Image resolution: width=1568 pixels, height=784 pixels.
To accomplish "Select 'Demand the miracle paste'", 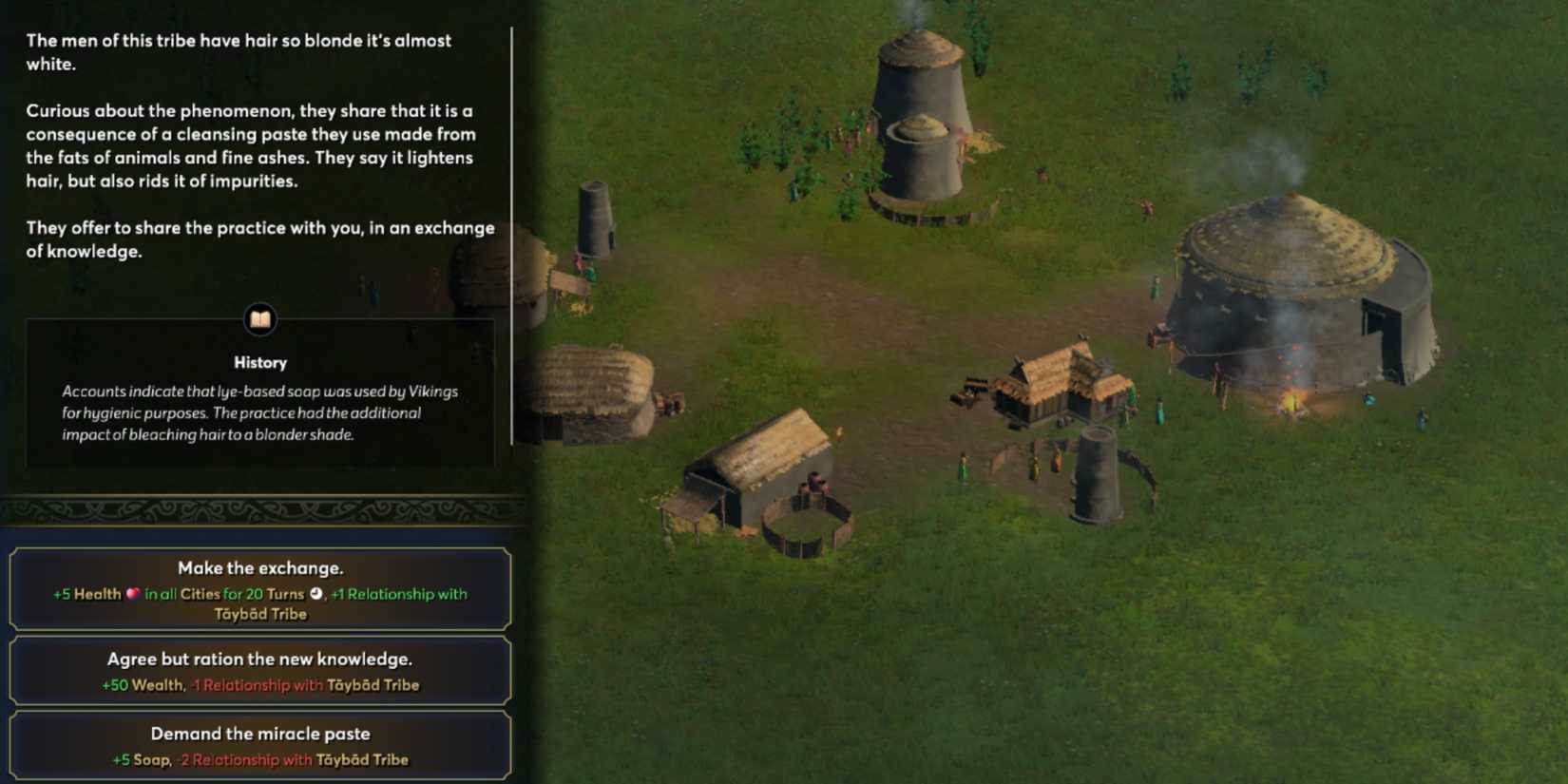I will pos(259,733).
